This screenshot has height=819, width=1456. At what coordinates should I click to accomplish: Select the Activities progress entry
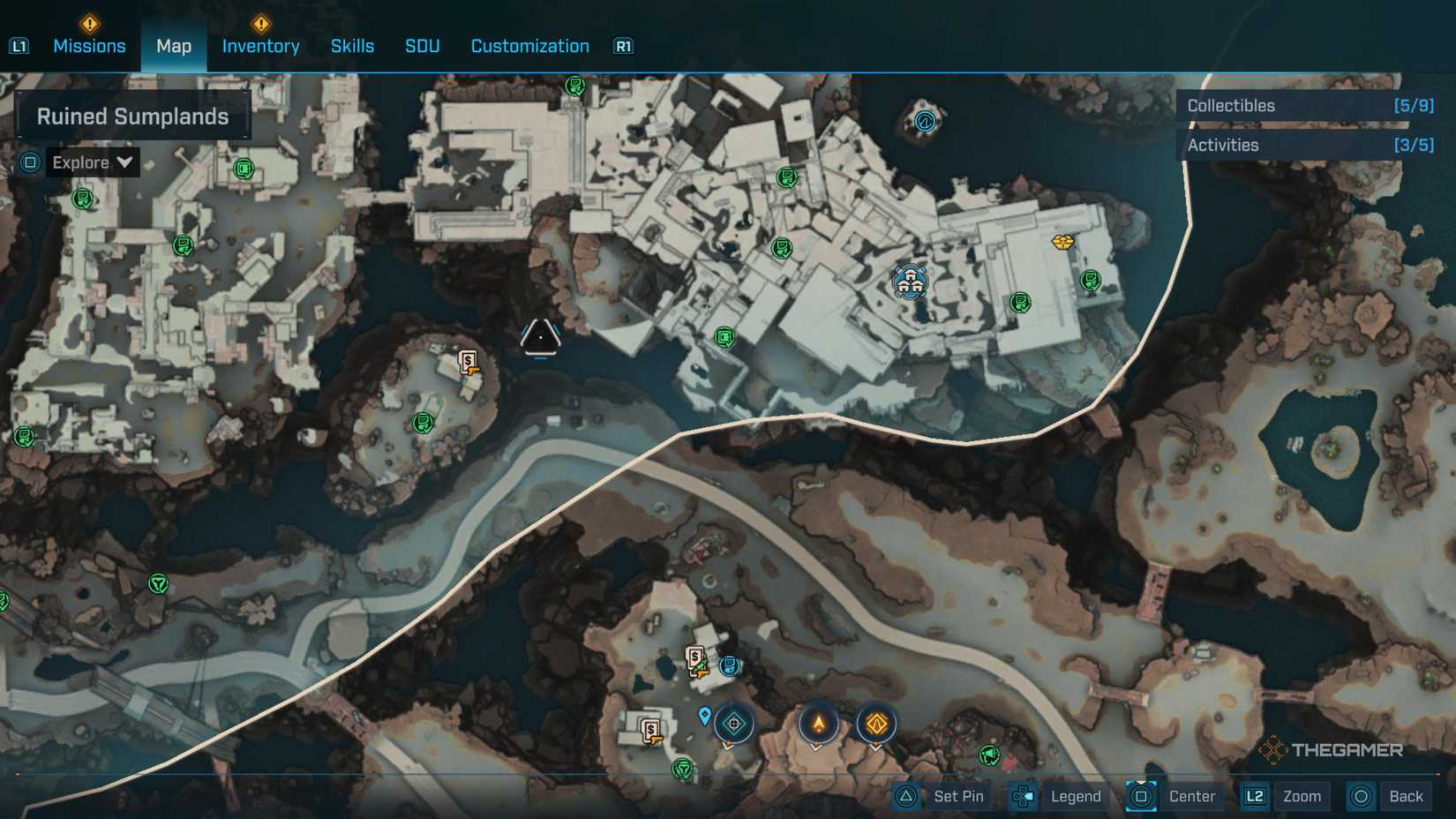point(1310,145)
